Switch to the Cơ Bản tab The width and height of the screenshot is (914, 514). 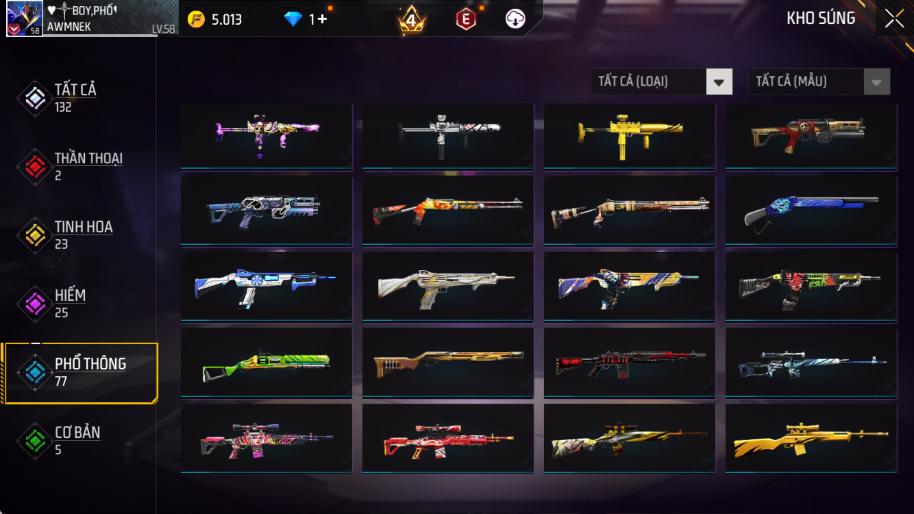(76, 440)
